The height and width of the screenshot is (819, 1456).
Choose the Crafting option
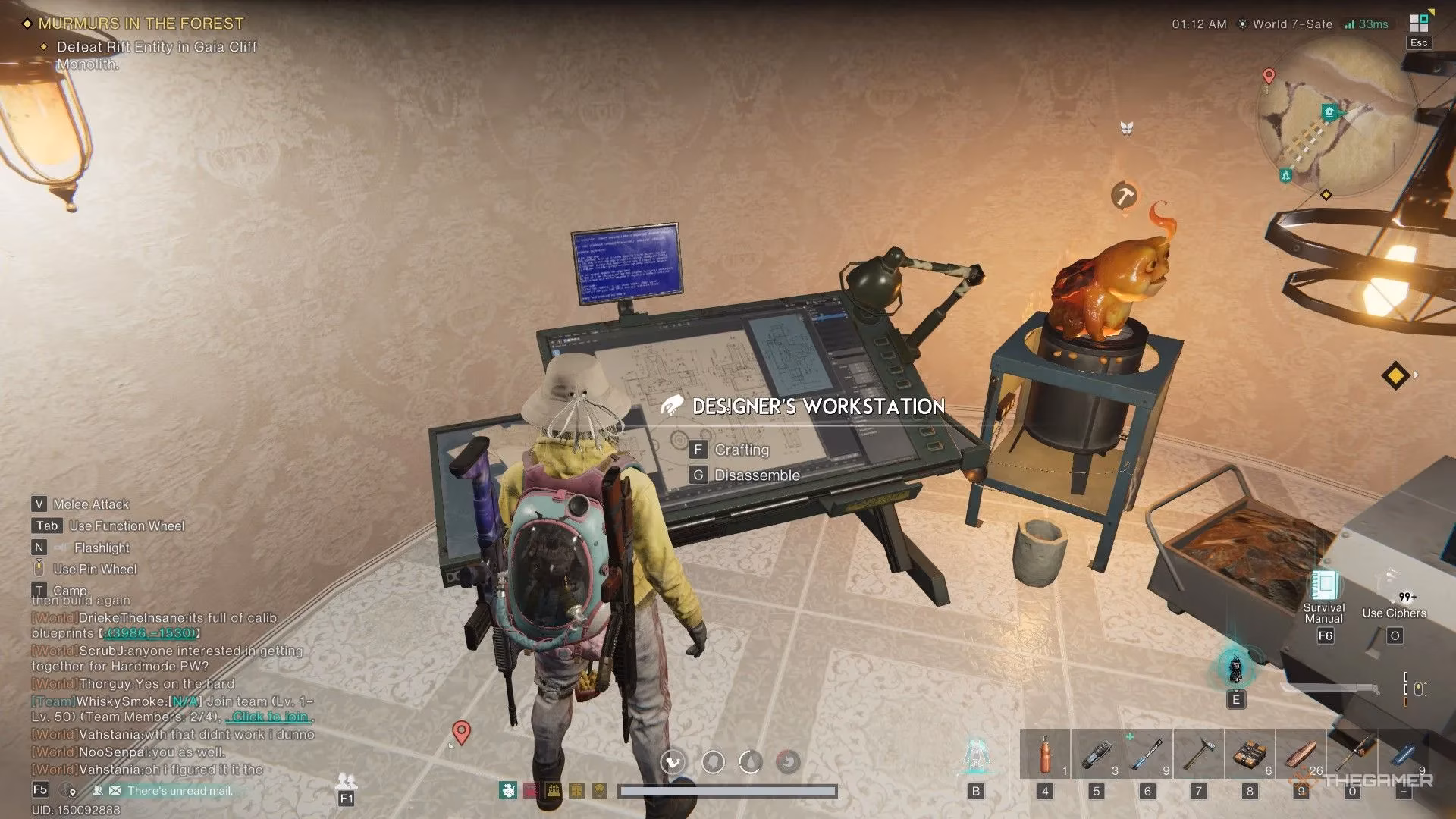tap(741, 450)
